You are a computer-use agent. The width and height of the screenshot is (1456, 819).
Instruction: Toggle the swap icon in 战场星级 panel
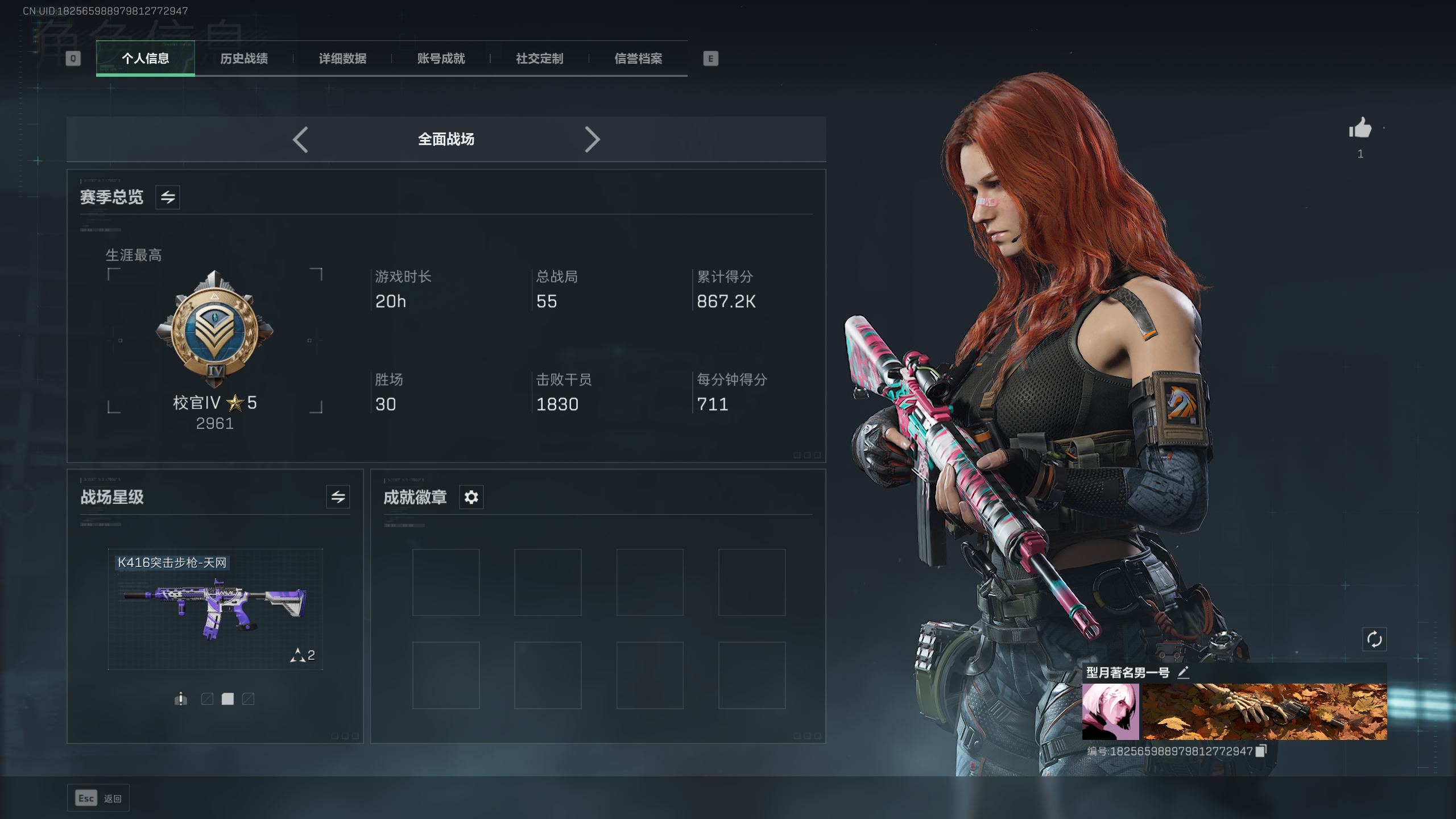[338, 497]
